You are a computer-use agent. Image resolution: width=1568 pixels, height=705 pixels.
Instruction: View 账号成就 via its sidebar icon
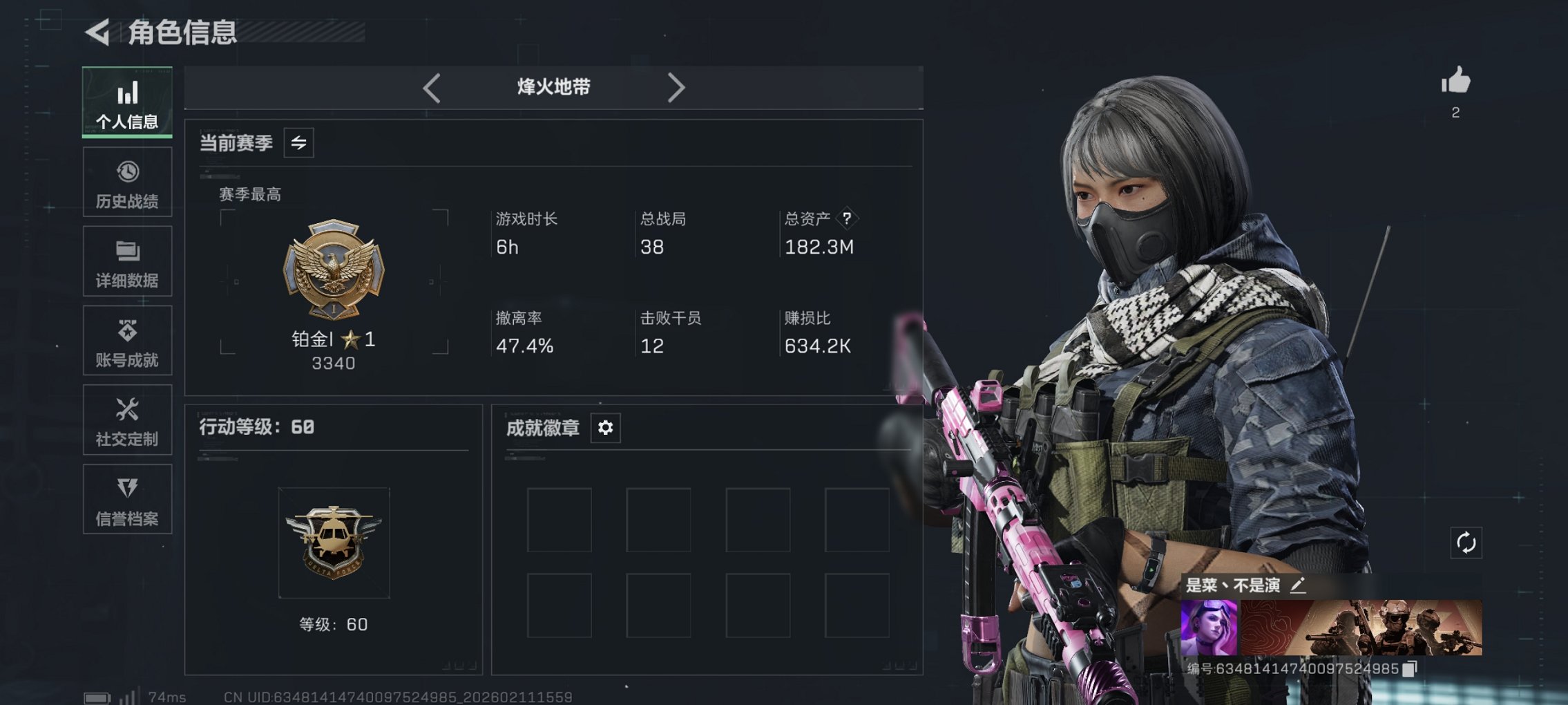pyautogui.click(x=127, y=340)
